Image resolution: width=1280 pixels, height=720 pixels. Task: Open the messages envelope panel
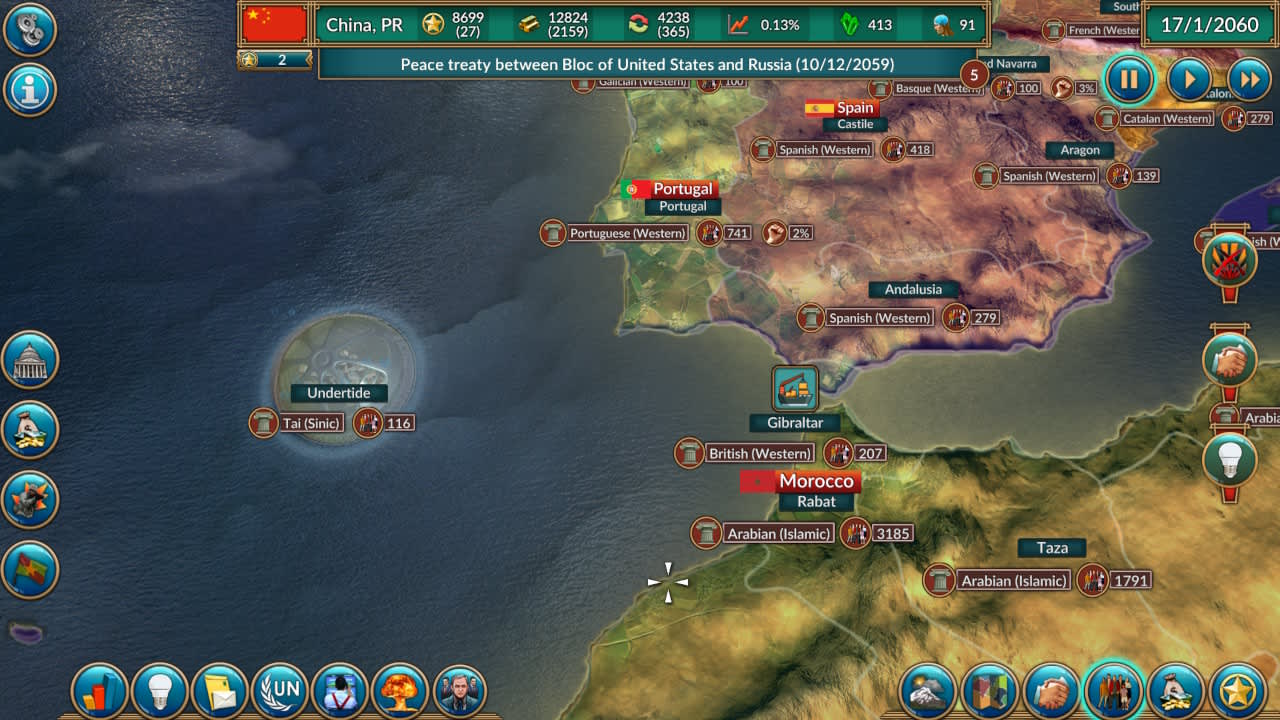pos(220,690)
